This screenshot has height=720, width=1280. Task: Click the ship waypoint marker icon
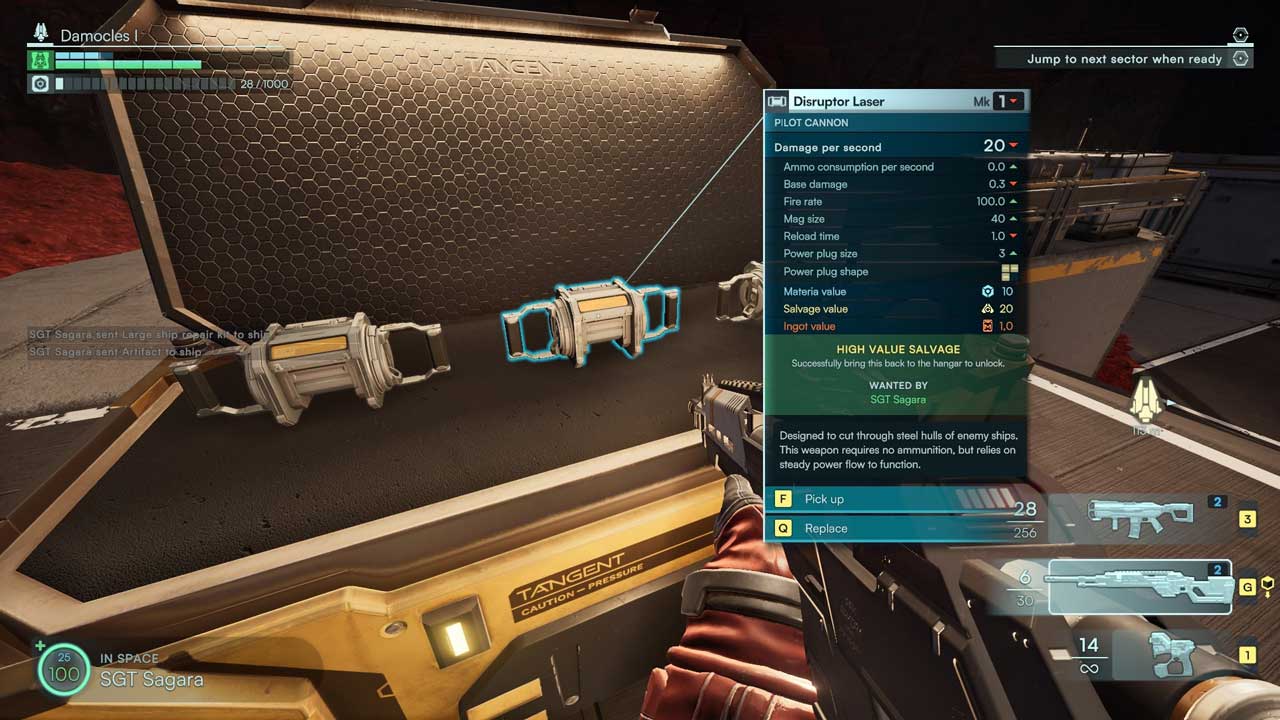(x=1145, y=405)
